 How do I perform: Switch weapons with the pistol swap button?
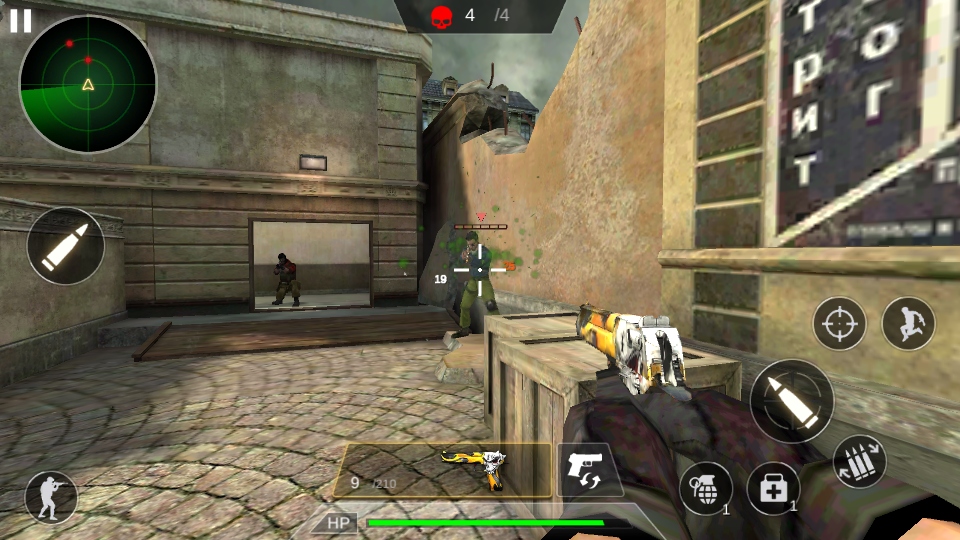click(588, 470)
